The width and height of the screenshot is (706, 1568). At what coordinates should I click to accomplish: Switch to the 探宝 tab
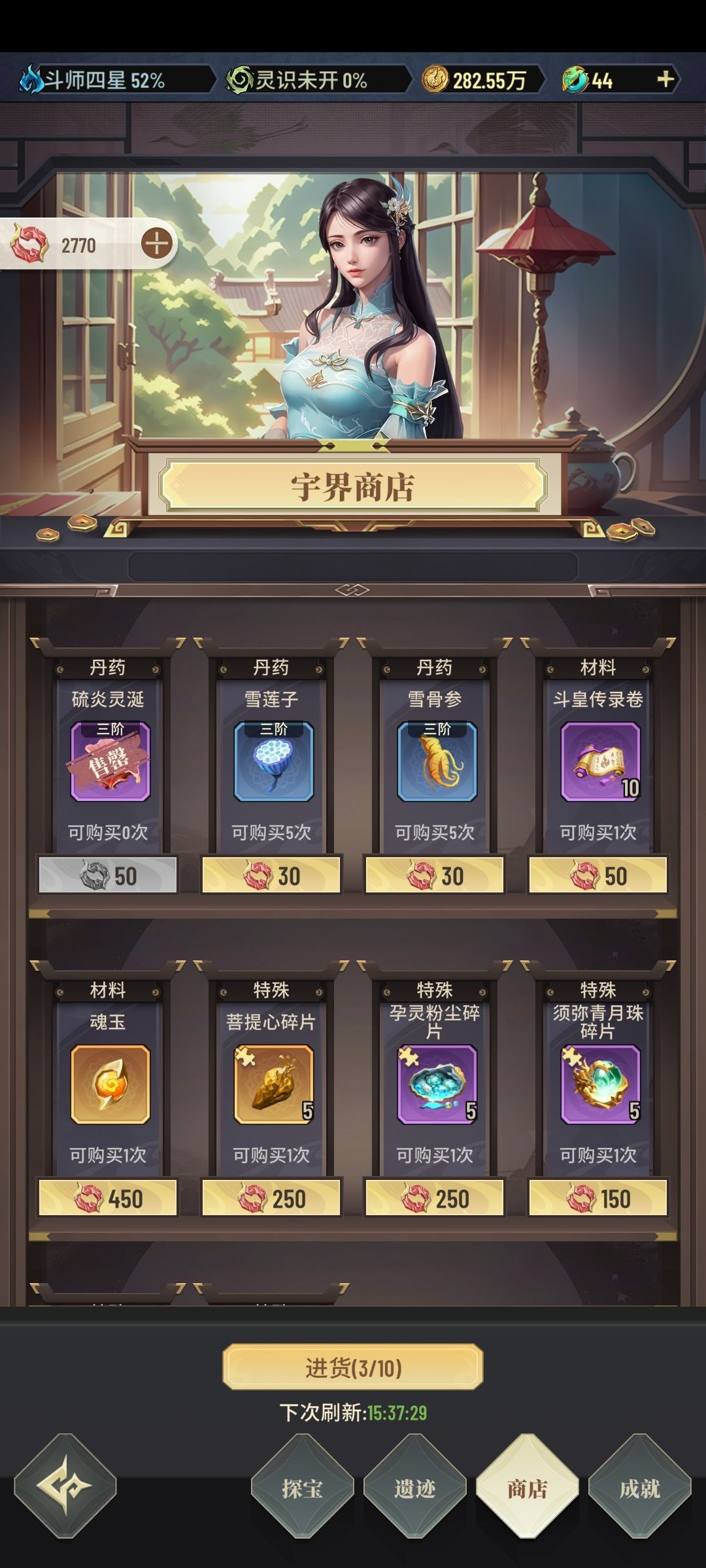pos(302,1488)
